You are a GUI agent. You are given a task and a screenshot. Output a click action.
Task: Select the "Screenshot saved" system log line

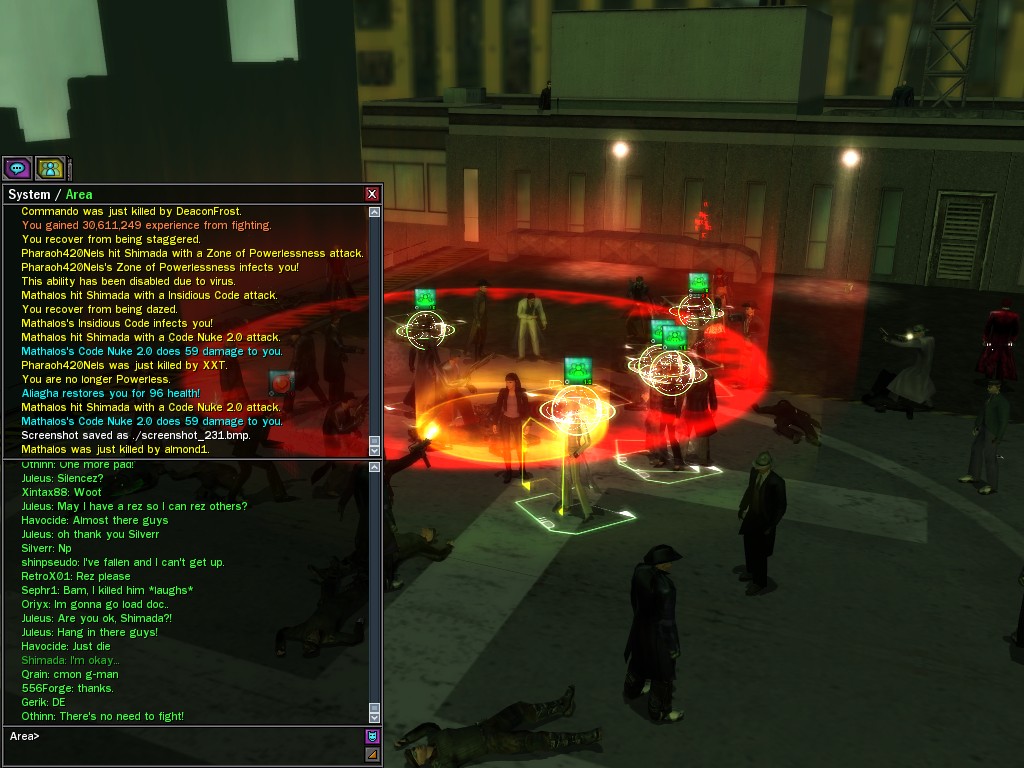(136, 436)
